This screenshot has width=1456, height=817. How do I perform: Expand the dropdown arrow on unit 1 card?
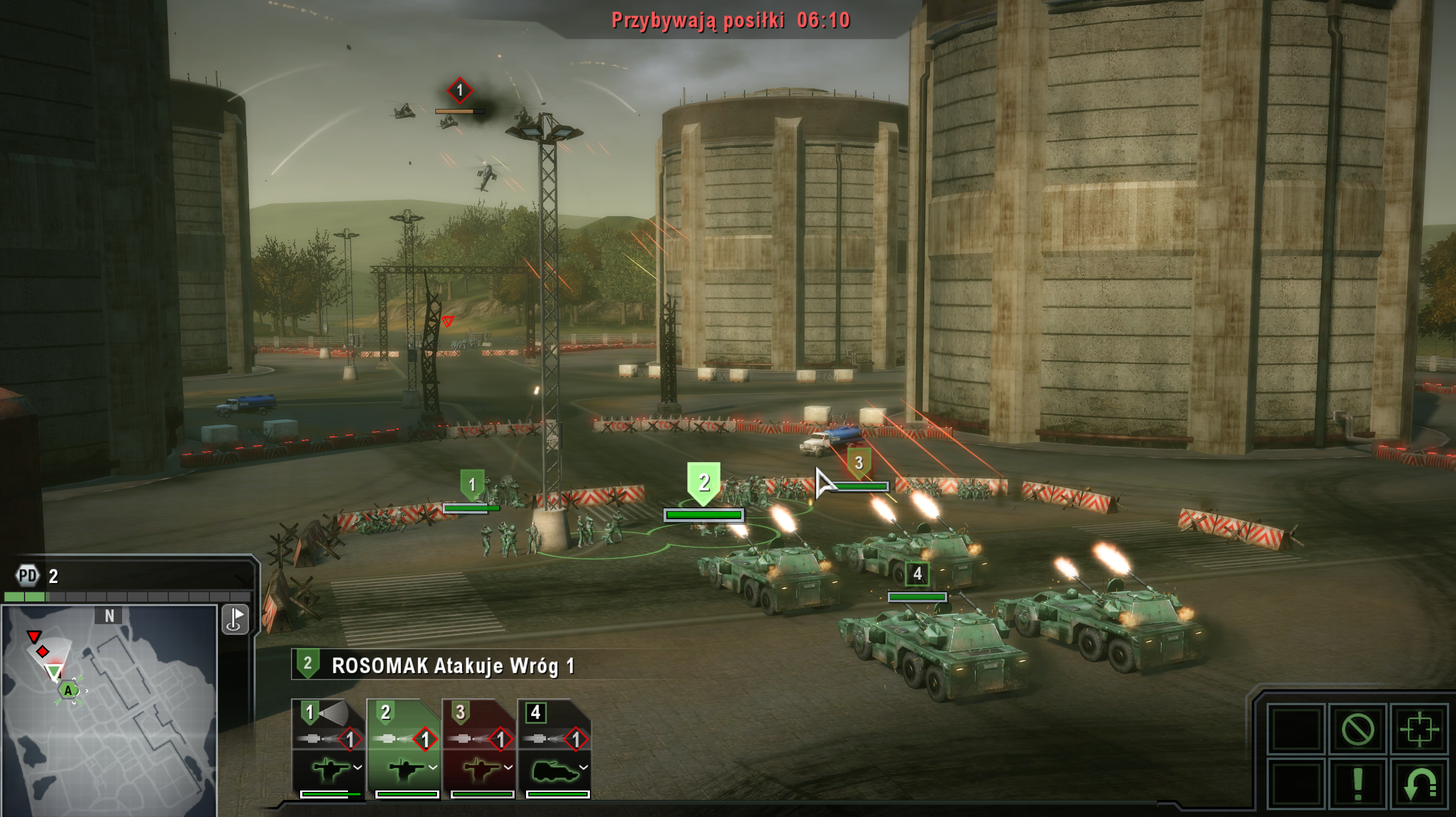[358, 767]
